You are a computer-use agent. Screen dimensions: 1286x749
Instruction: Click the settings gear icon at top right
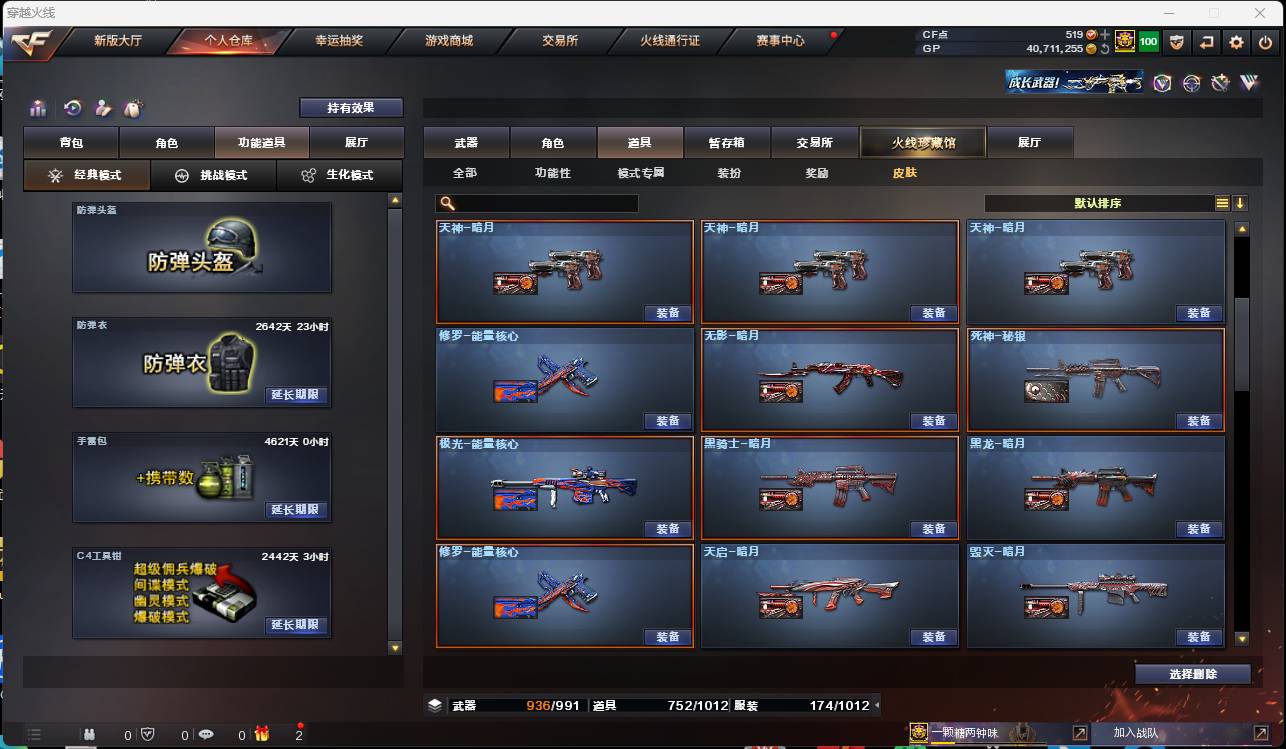coord(1237,43)
